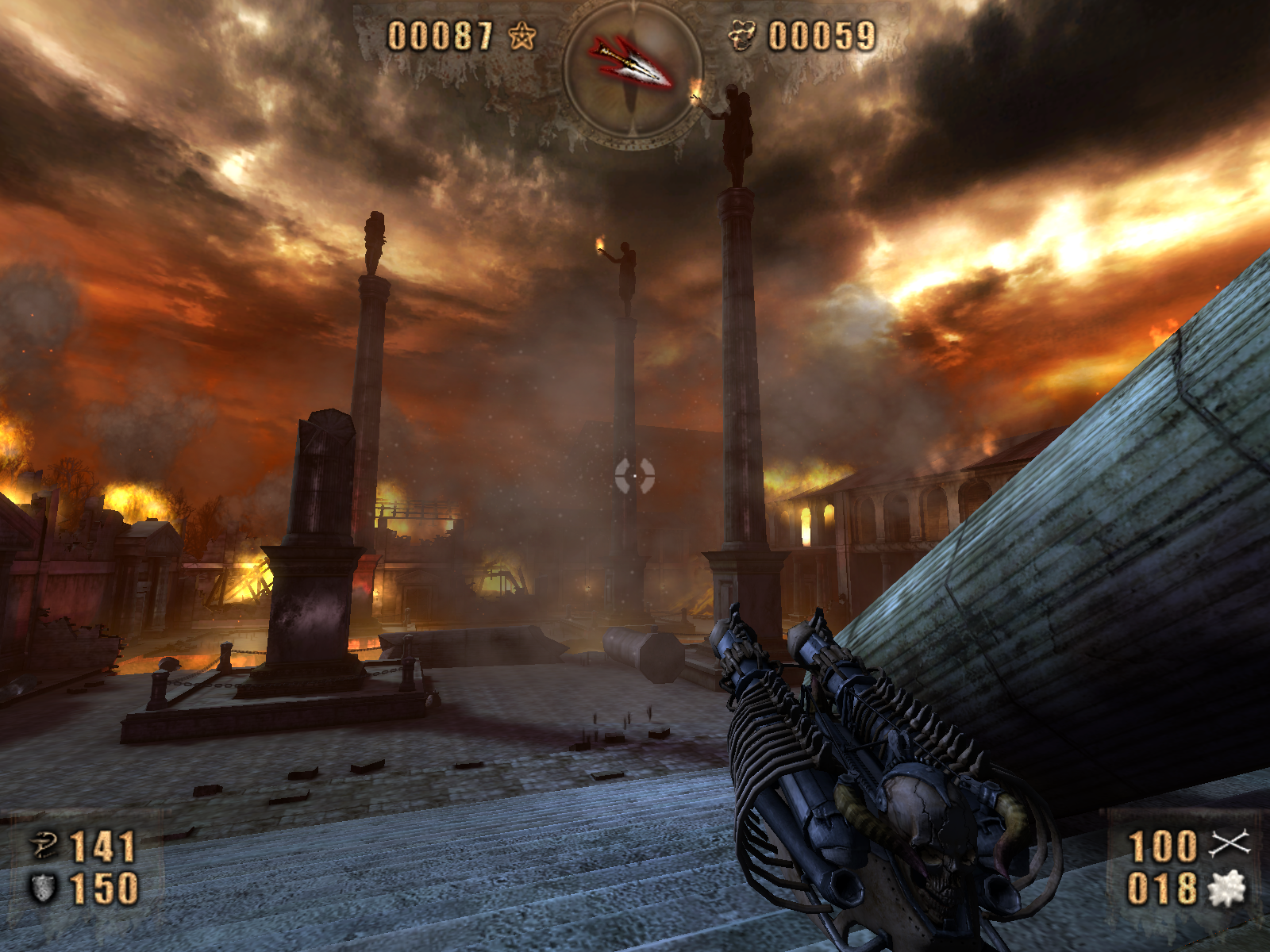Click the compass at the top center
The image size is (1270, 952).
[x=633, y=68]
